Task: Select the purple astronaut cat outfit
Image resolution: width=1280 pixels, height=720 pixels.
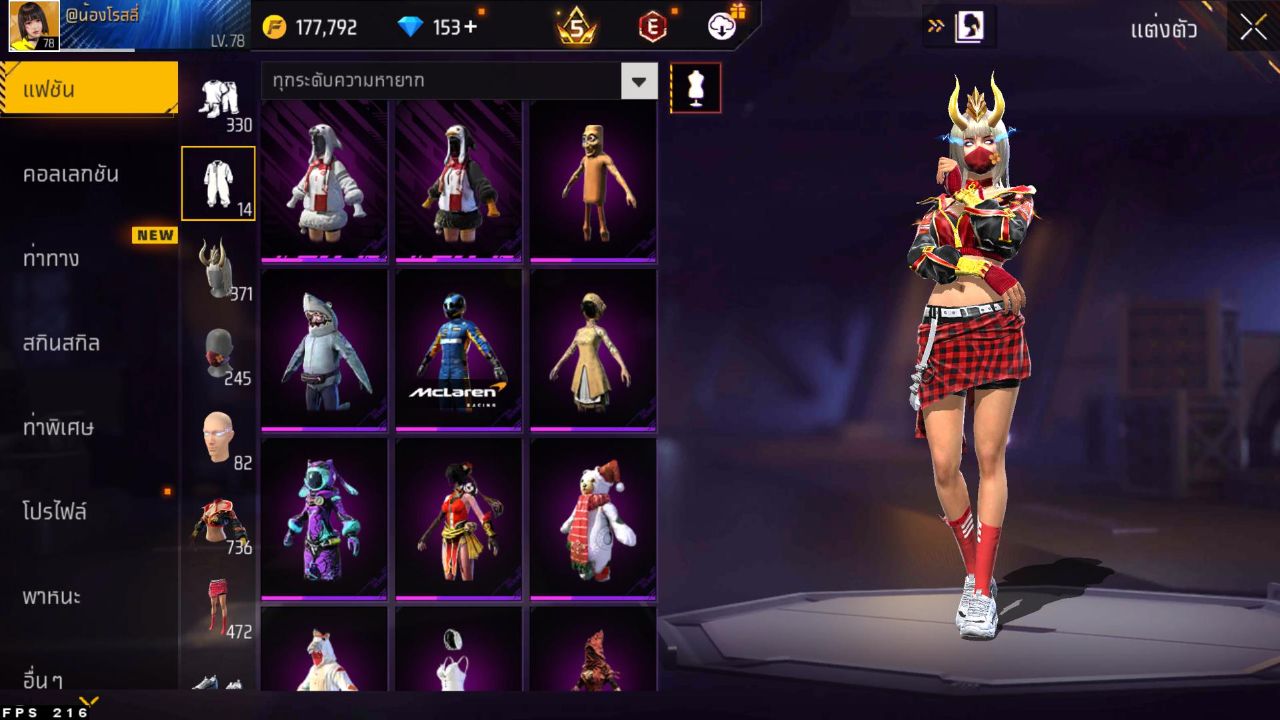Action: pos(324,518)
